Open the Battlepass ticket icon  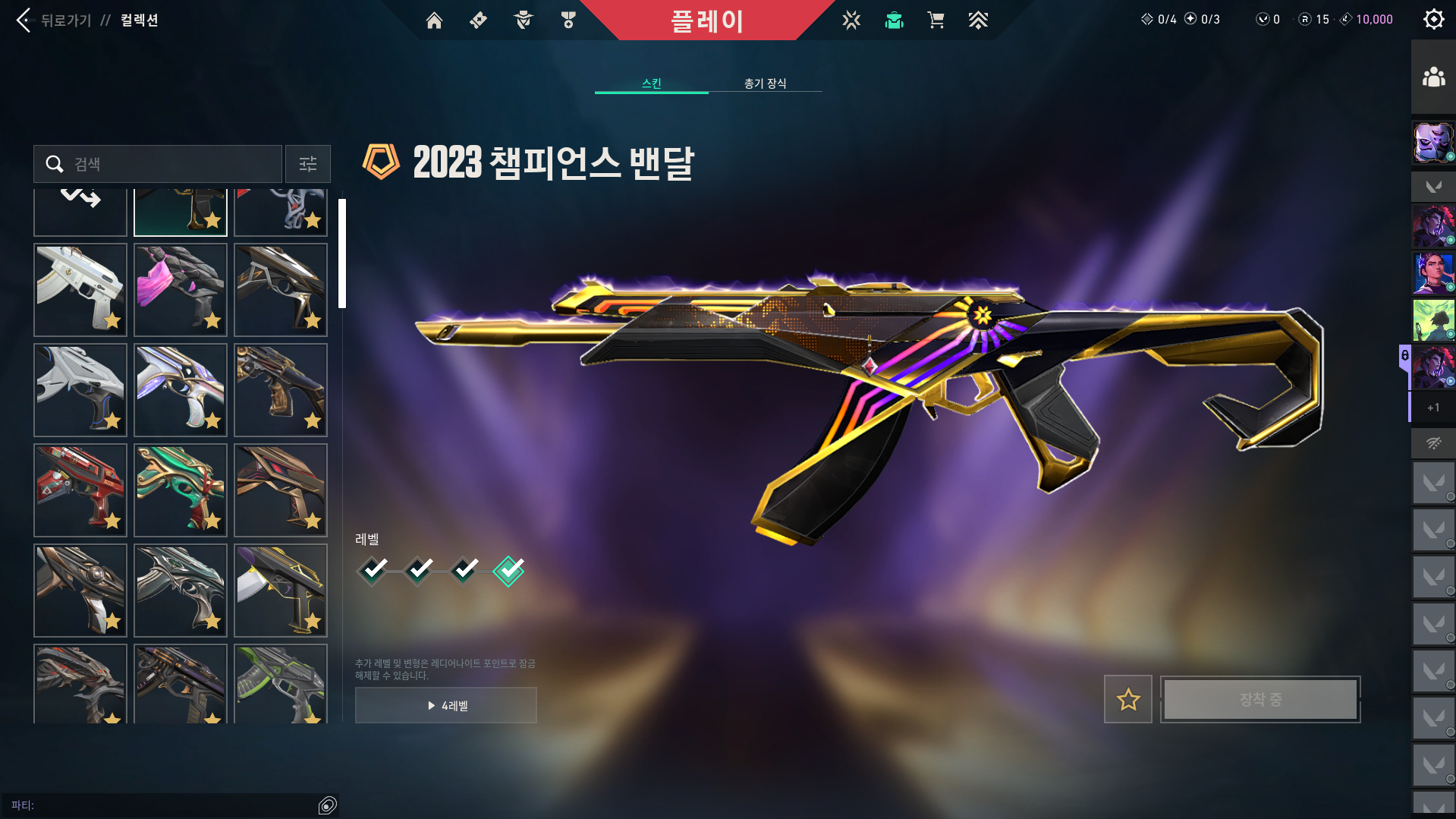(477, 20)
